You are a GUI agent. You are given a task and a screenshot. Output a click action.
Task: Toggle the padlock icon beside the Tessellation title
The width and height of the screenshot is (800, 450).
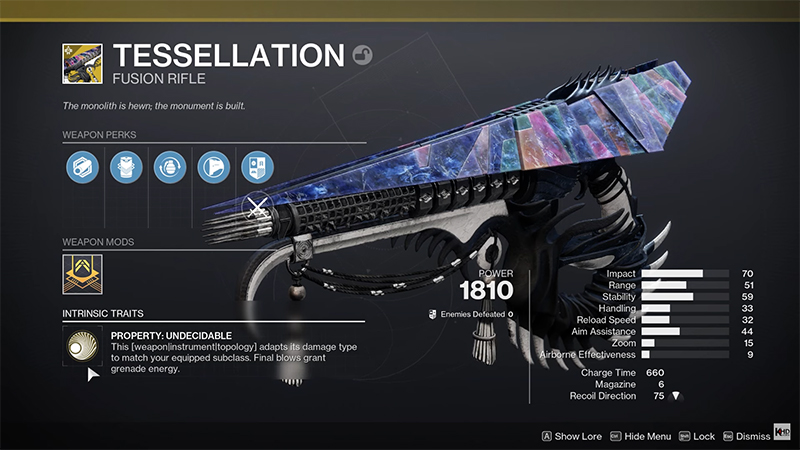[362, 55]
